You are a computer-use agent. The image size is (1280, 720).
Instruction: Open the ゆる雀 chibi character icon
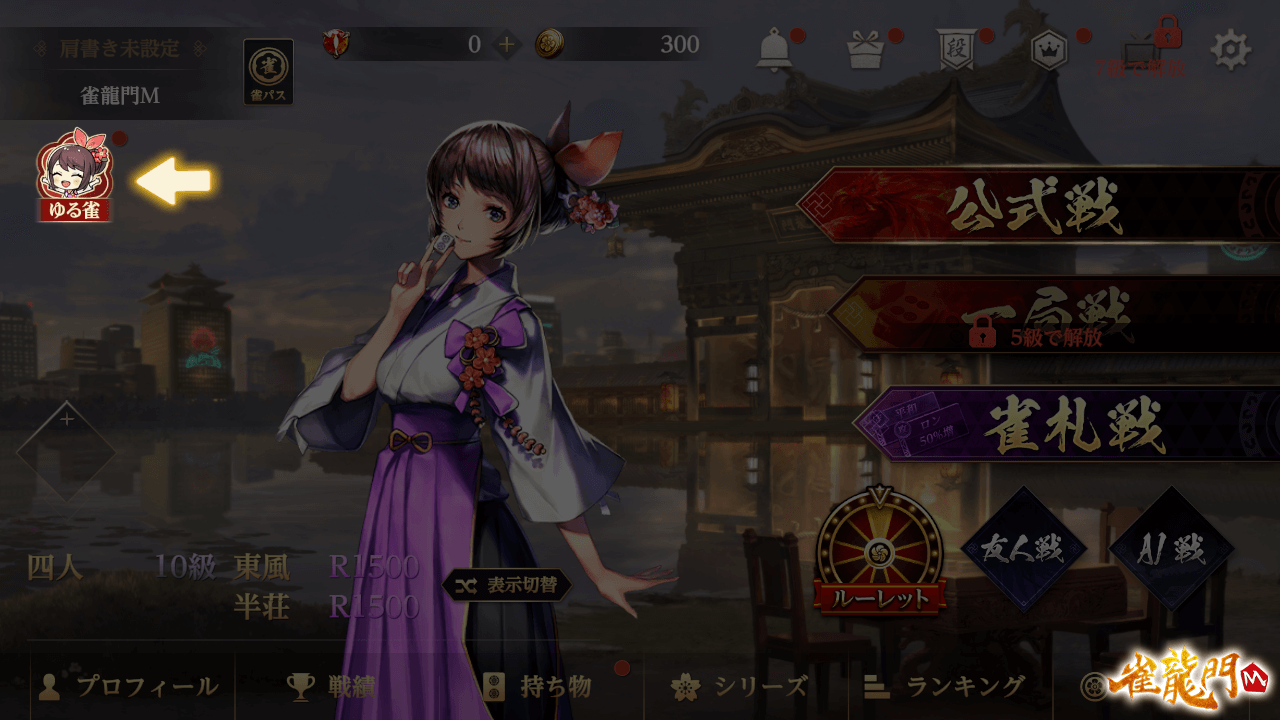(x=75, y=175)
